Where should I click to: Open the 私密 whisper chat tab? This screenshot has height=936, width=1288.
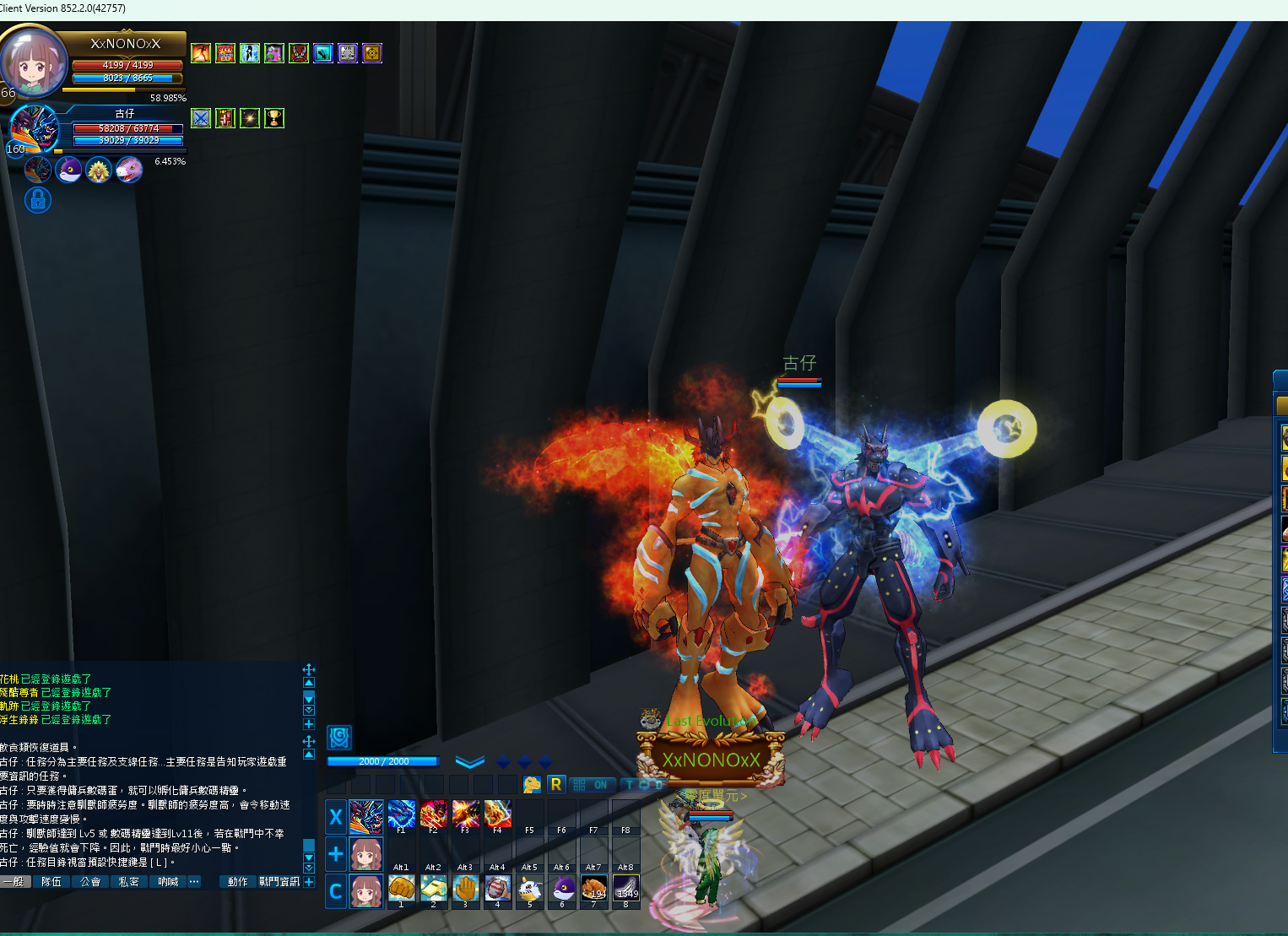click(x=128, y=882)
